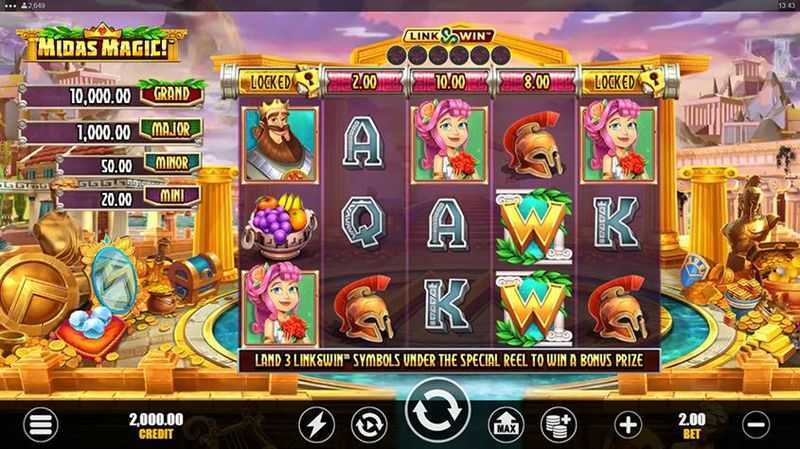This screenshot has width=800, height=449.
Task: Open the hamburger menu
Action: tap(41, 425)
